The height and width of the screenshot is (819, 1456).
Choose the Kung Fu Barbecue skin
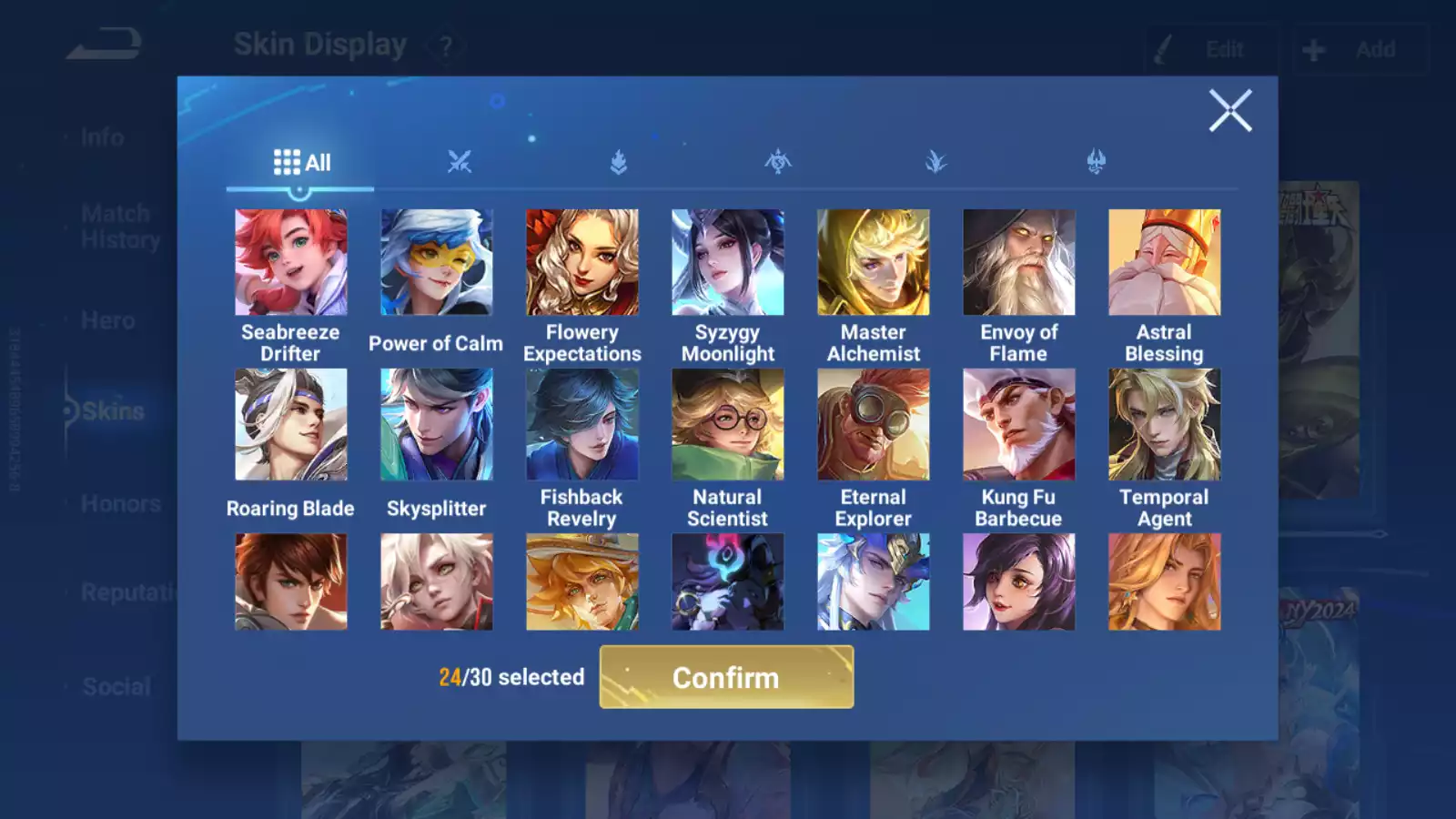(x=1019, y=424)
